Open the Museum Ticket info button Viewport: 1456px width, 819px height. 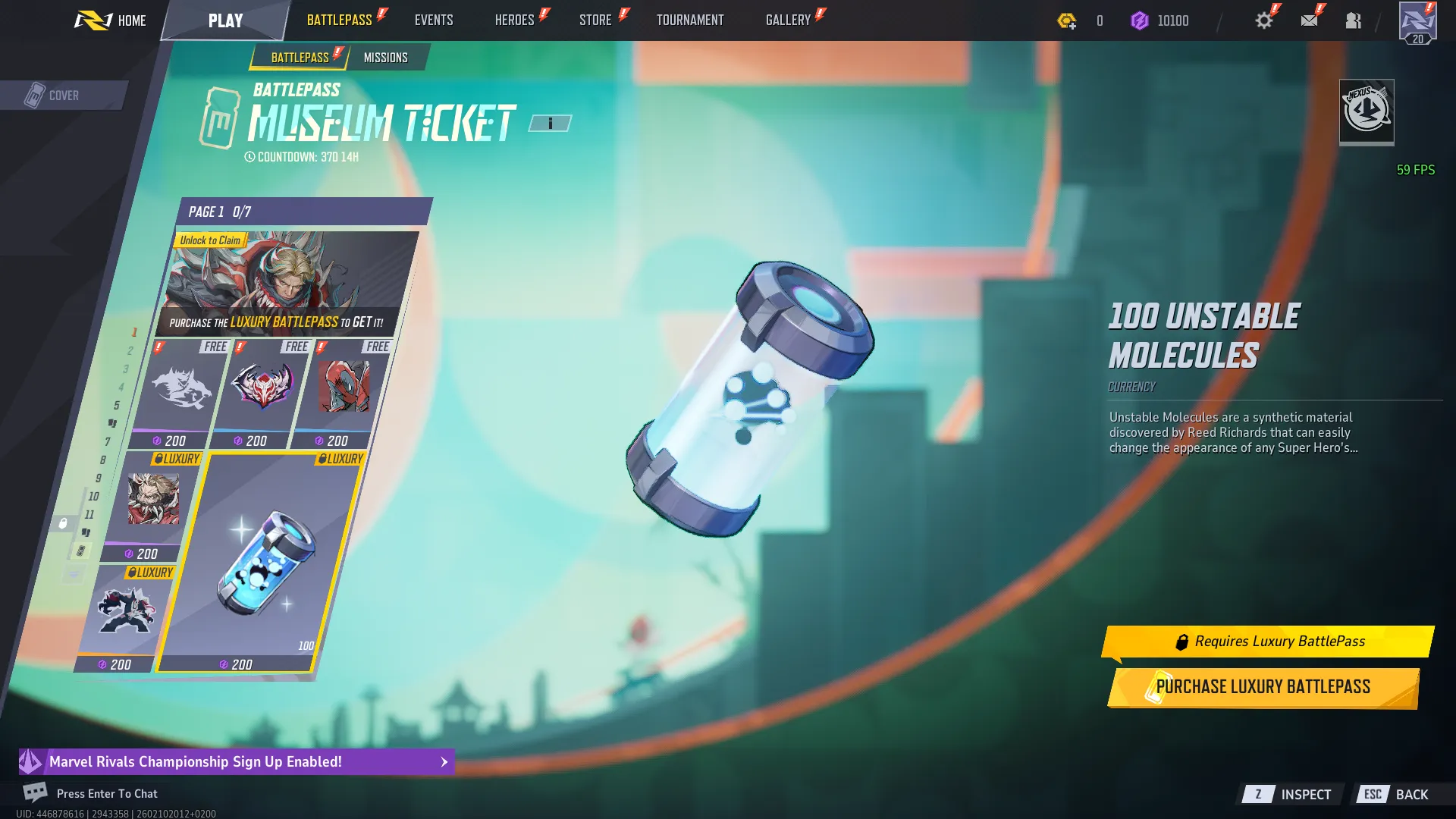point(551,122)
